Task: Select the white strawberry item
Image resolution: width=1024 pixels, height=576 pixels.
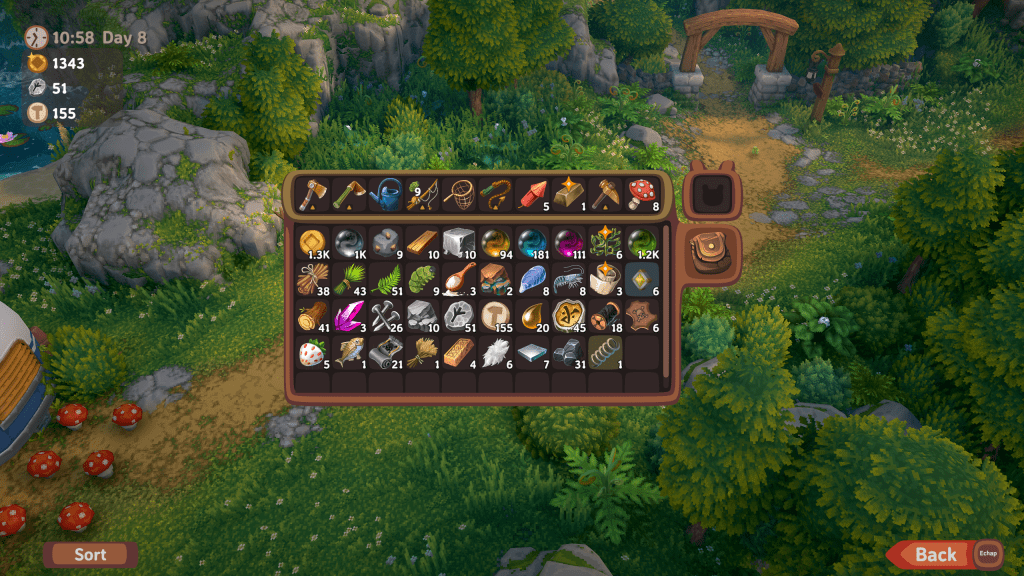Action: 313,353
